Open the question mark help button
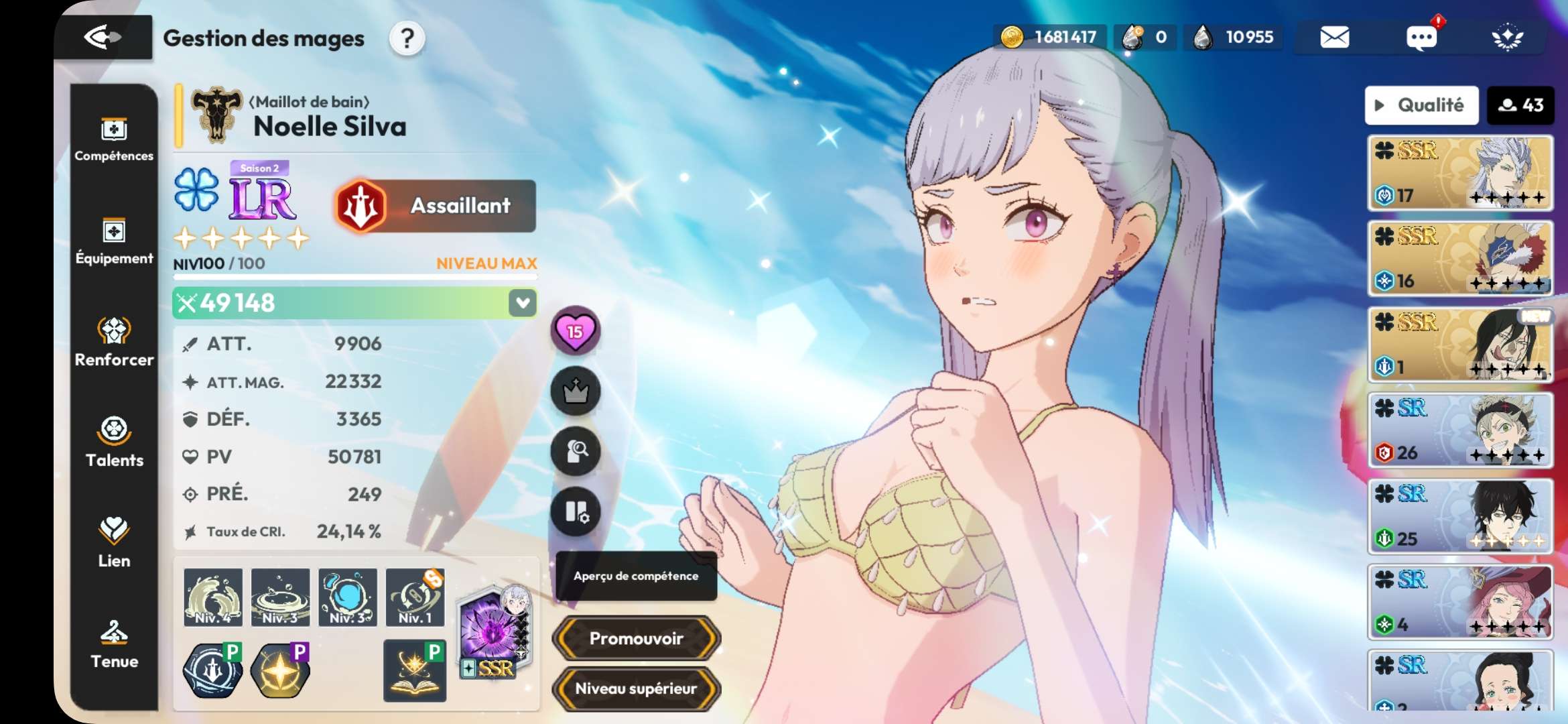The image size is (1568, 724). point(407,39)
